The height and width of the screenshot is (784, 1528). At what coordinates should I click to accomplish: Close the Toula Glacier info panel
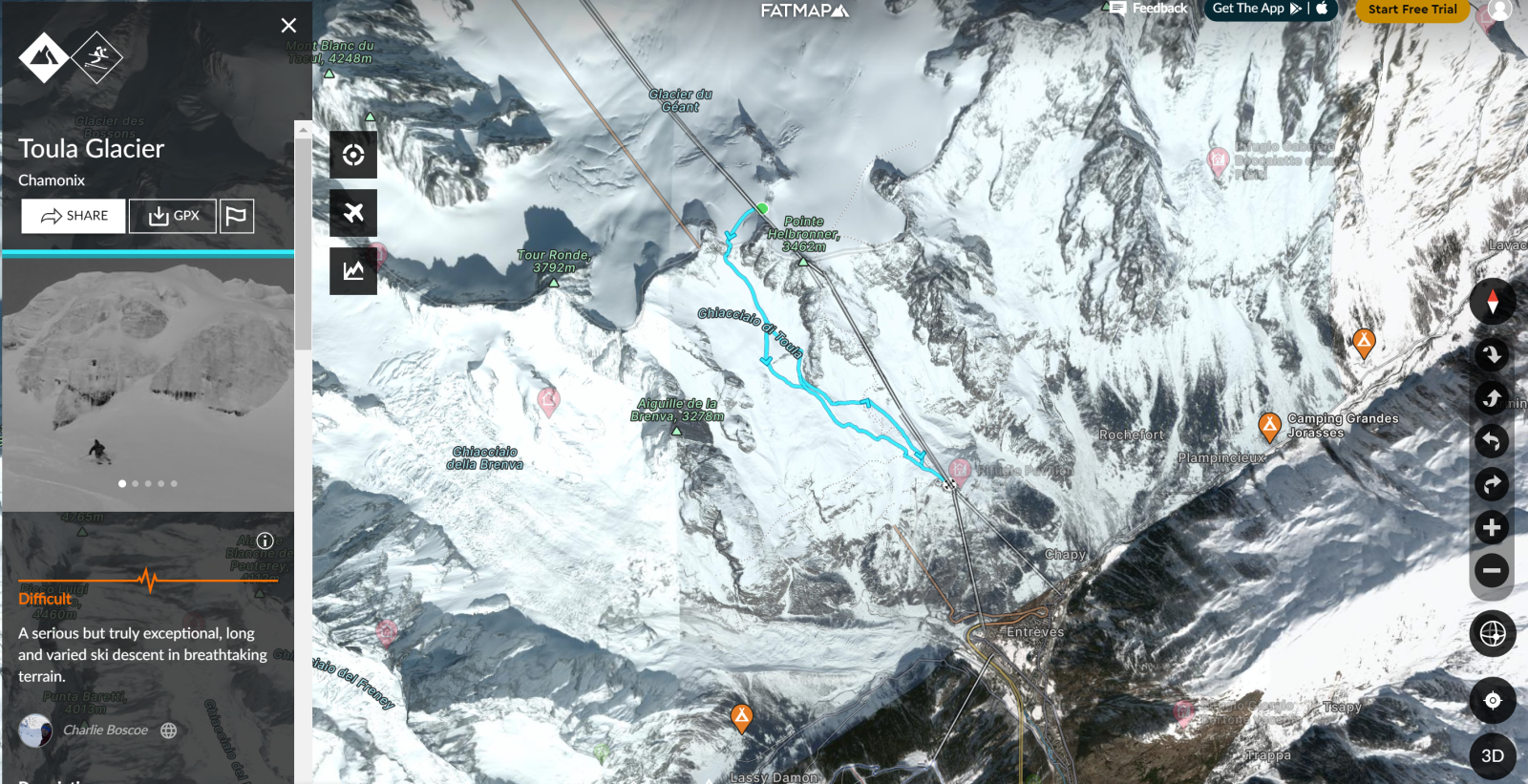(x=288, y=26)
